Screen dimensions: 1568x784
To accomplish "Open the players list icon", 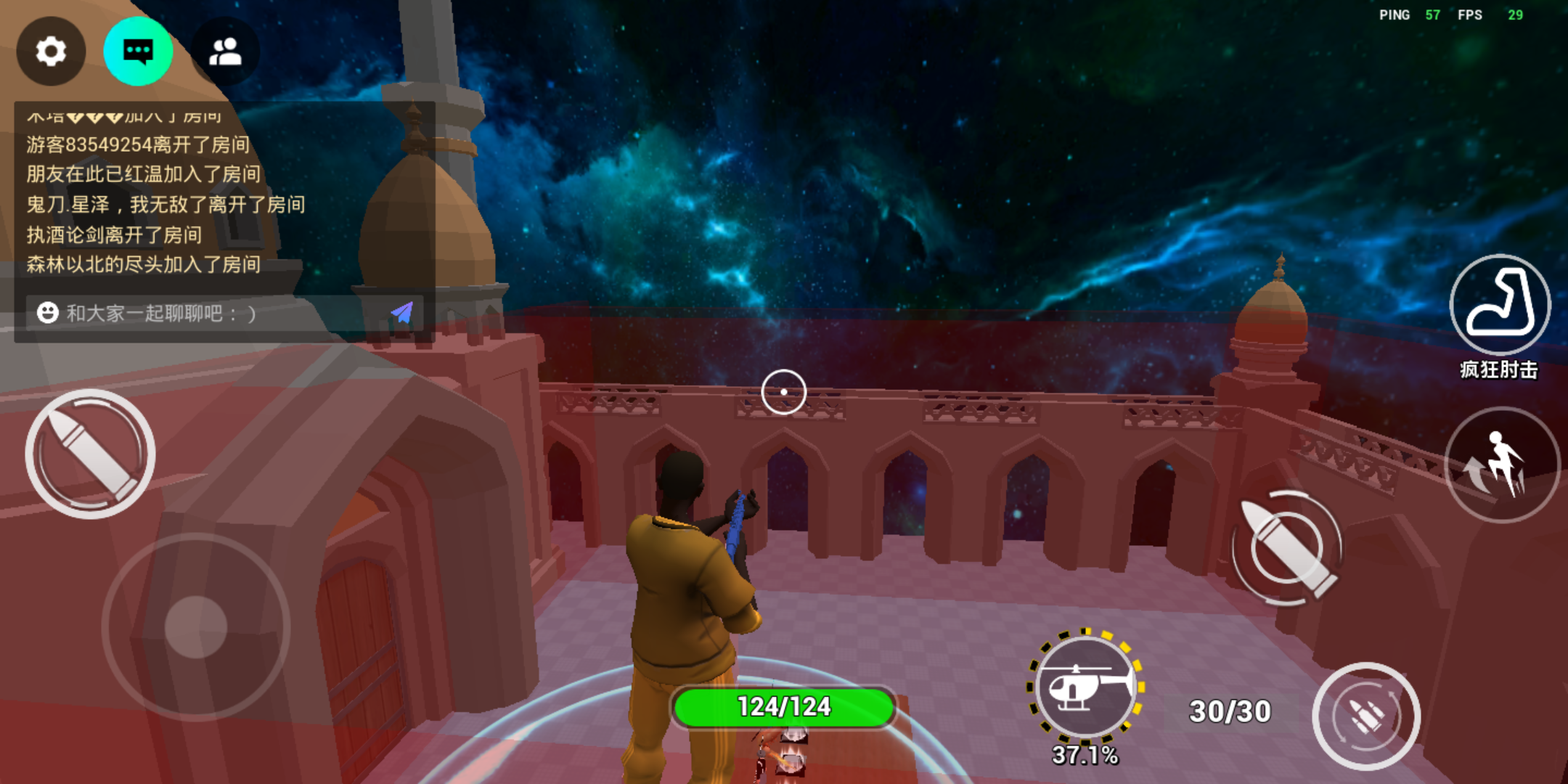I will [225, 52].
